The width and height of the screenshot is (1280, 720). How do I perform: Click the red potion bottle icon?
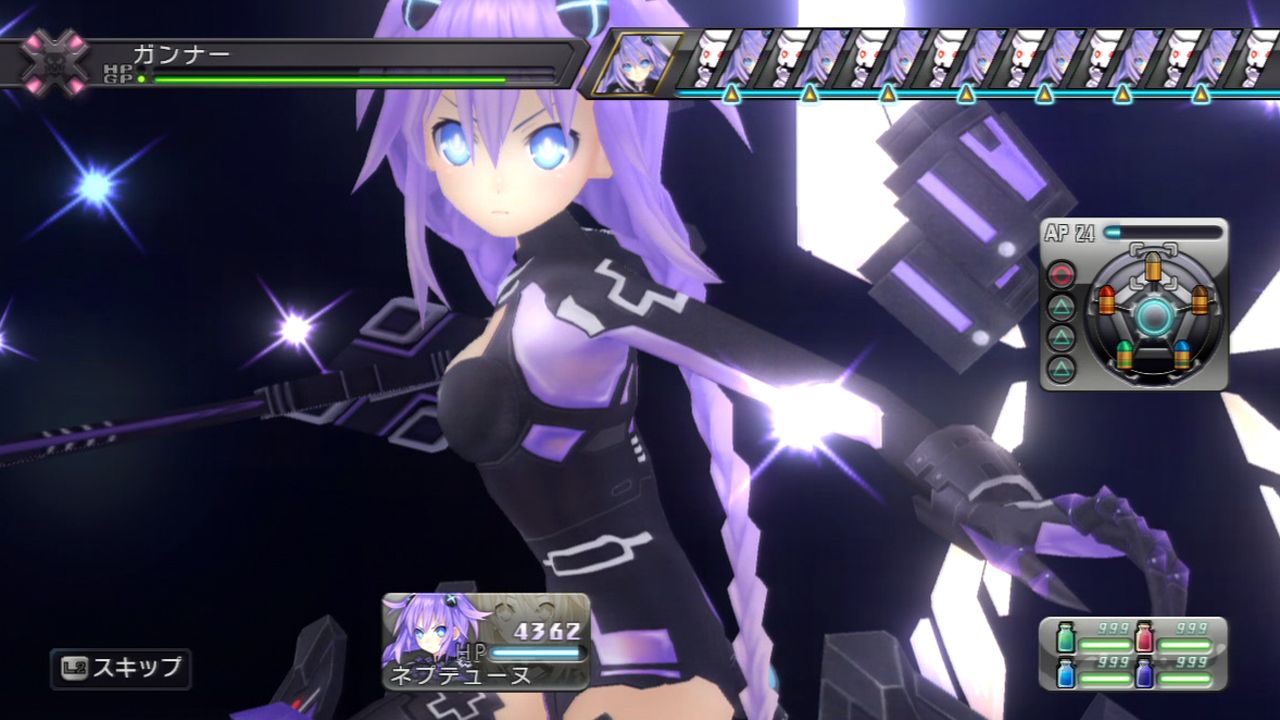click(1144, 637)
